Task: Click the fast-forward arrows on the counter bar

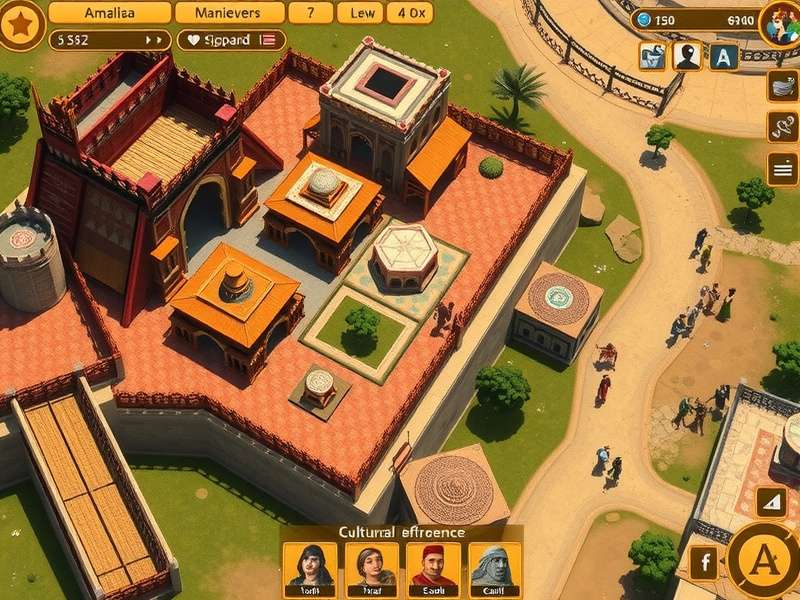Action: tap(154, 40)
